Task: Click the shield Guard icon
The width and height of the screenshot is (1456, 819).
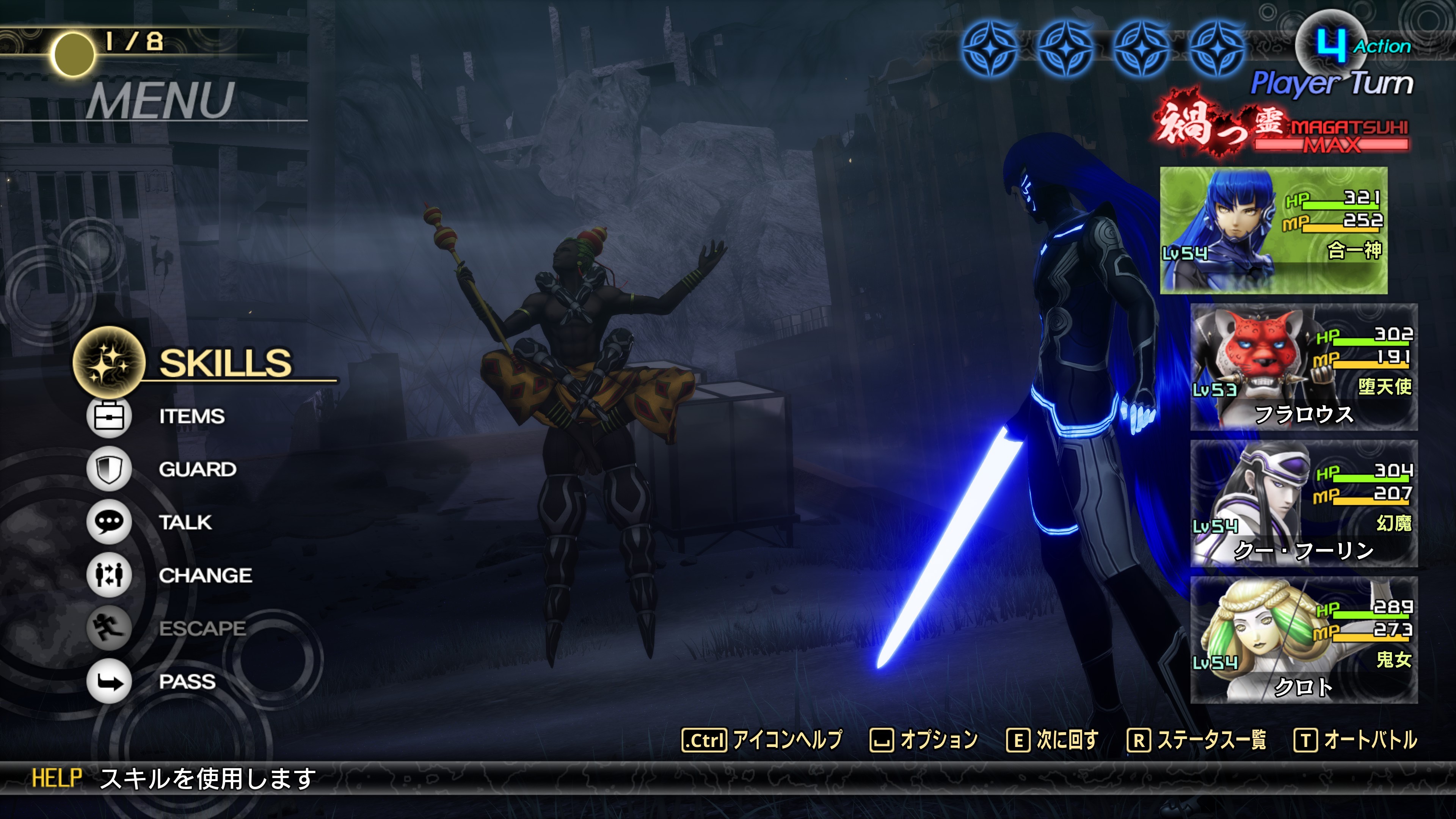Action: pos(108,469)
